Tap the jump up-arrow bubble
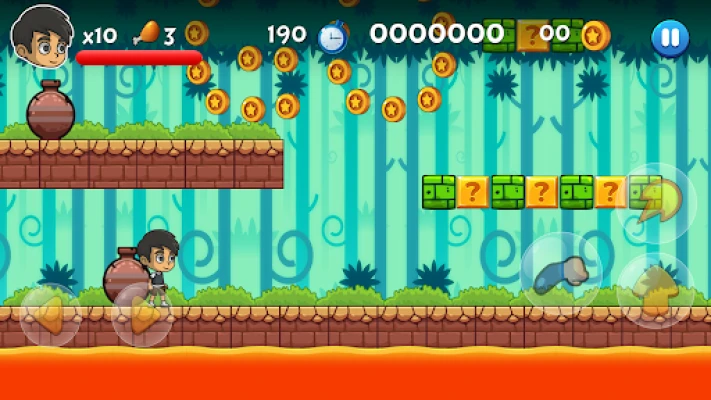The height and width of the screenshot is (400, 711). coord(655,291)
